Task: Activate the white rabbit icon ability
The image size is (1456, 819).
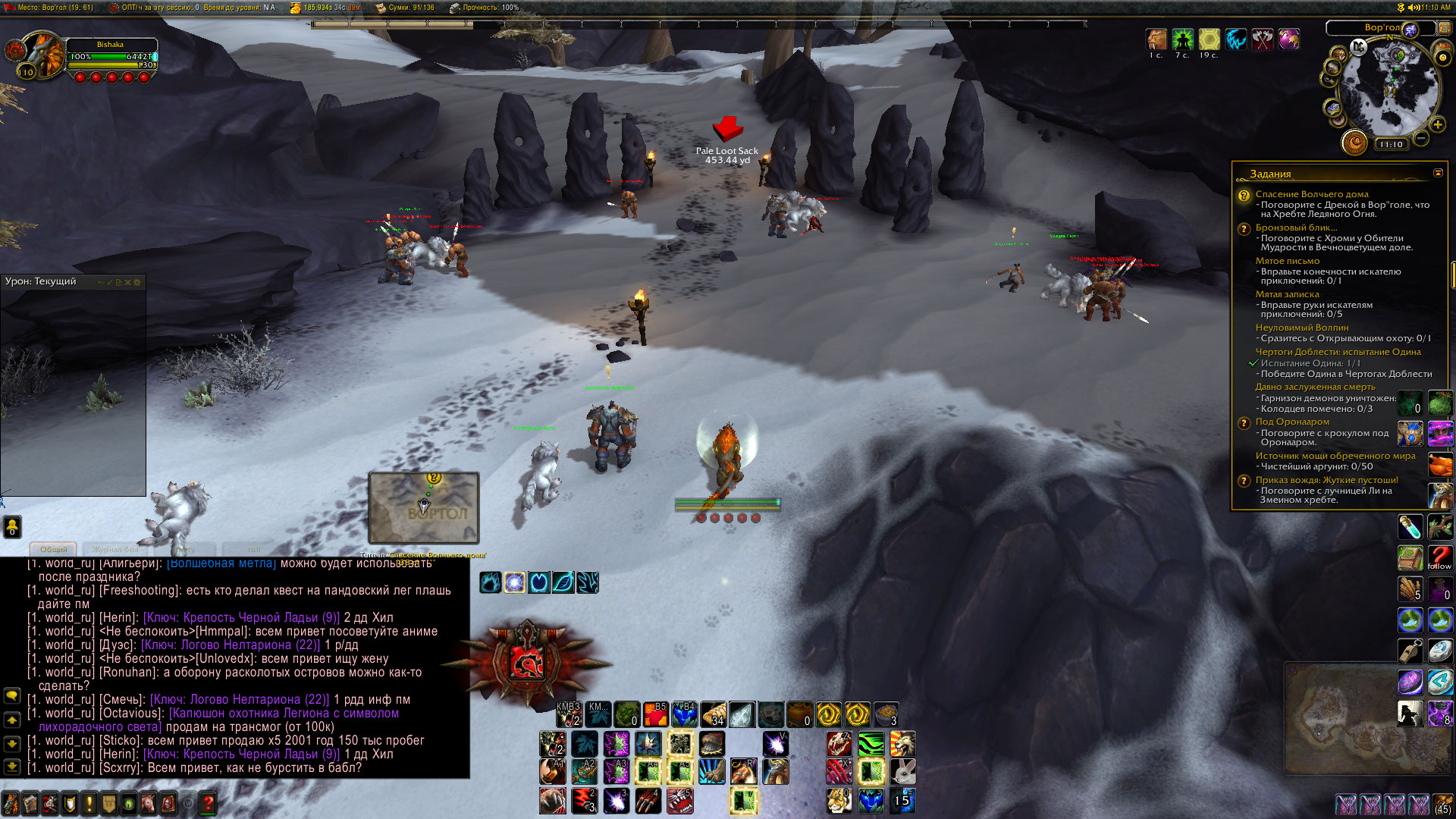Action: tap(902, 772)
